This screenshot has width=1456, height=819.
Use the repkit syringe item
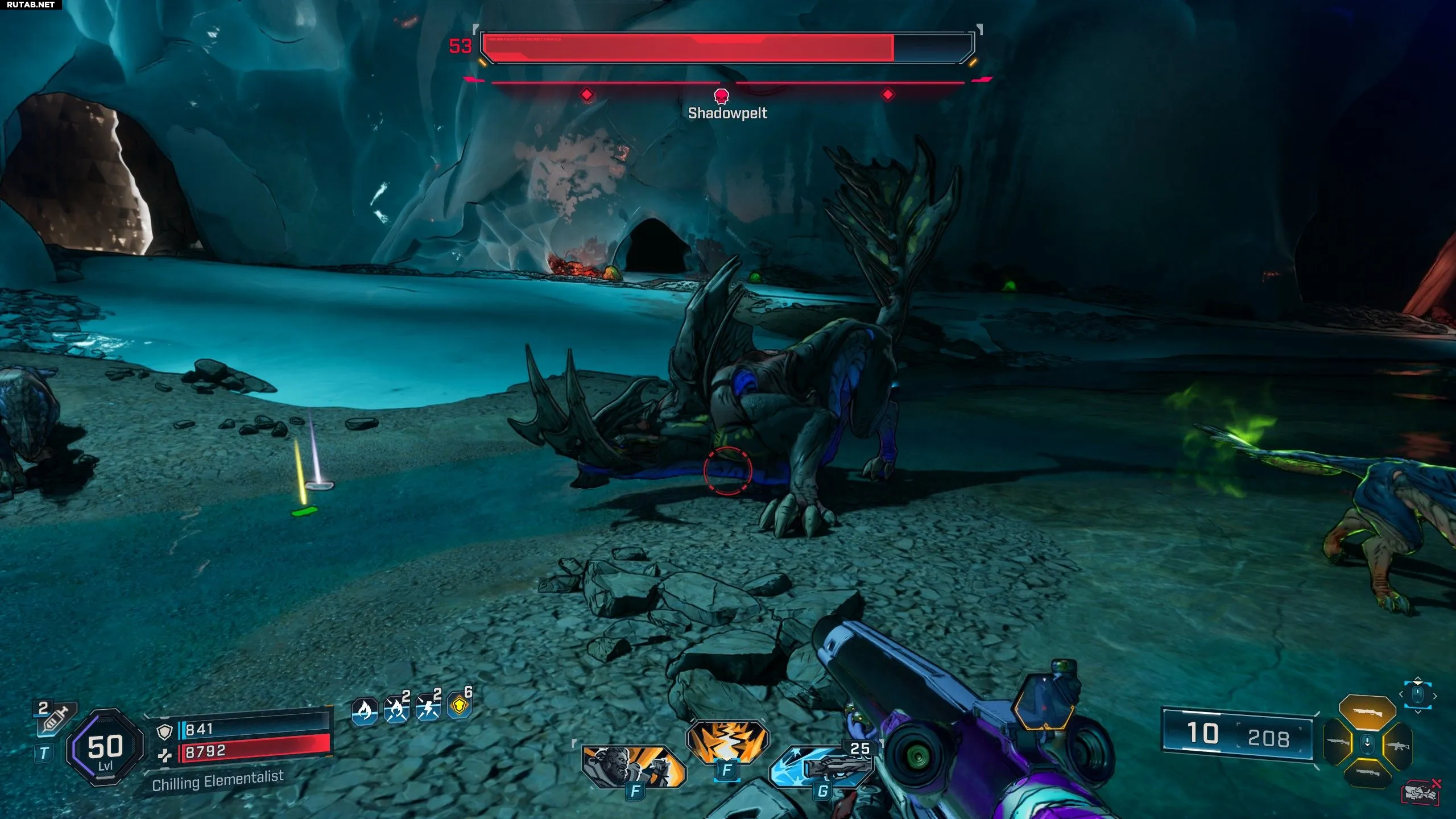(55, 718)
